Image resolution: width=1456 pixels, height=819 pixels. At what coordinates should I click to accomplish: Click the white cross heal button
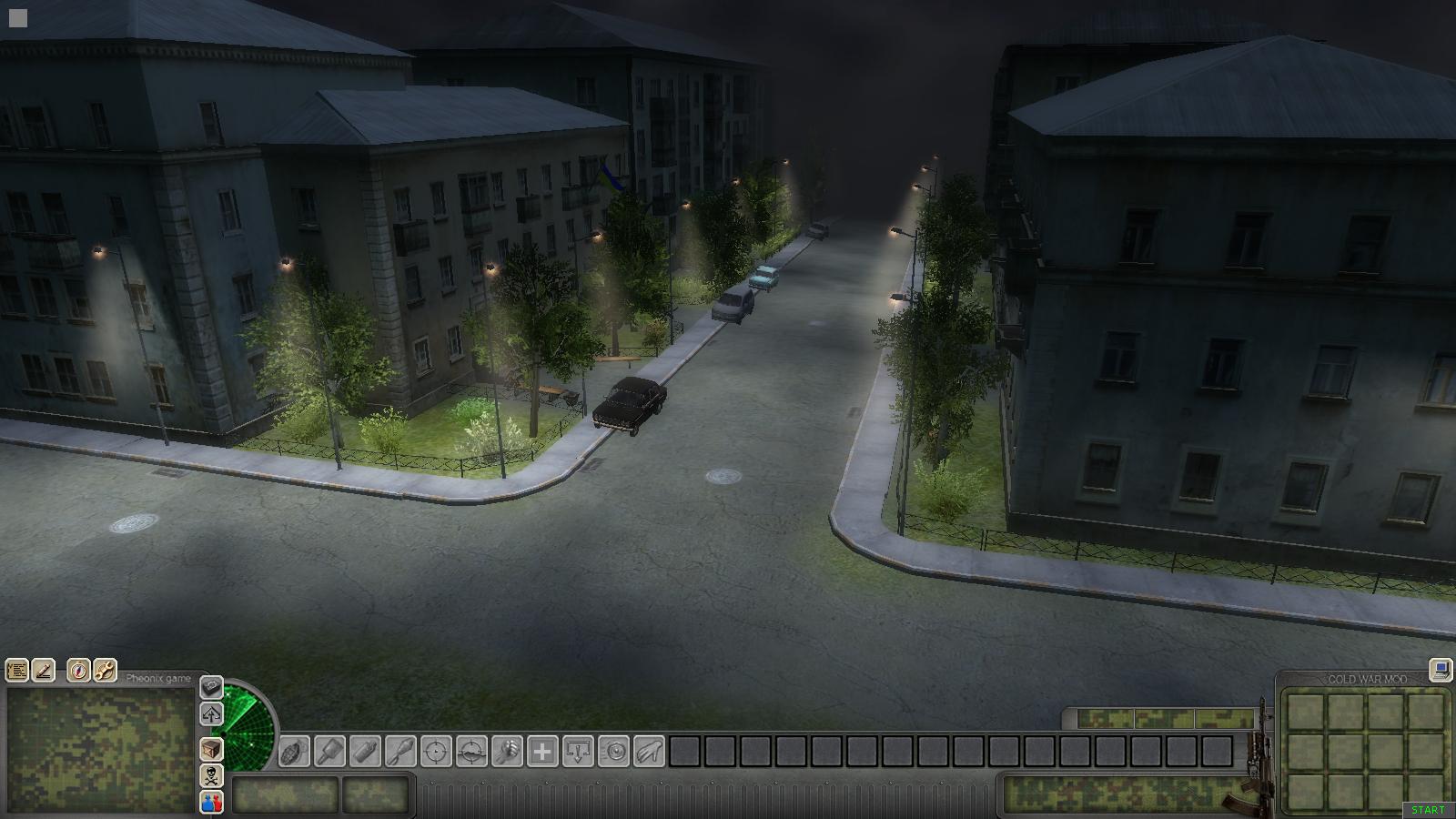[x=542, y=753]
